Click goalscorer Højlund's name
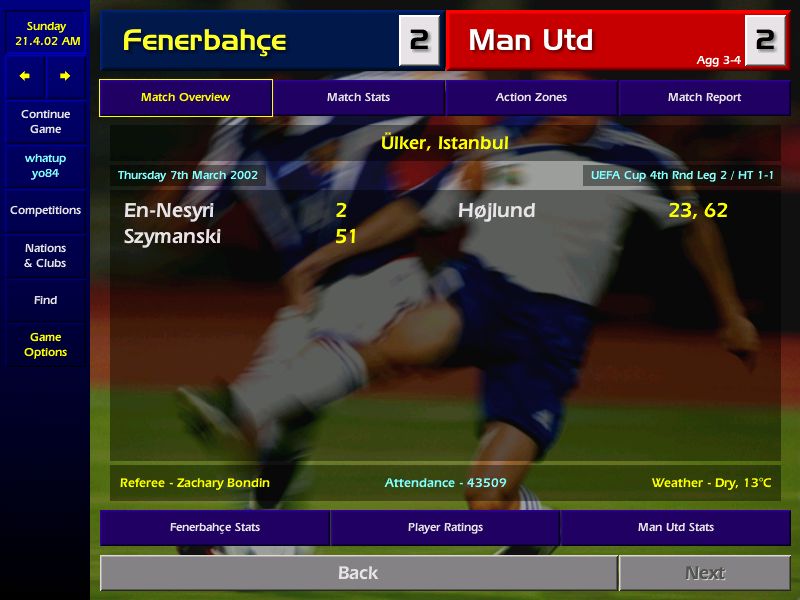Viewport: 800px width, 600px height. [496, 211]
